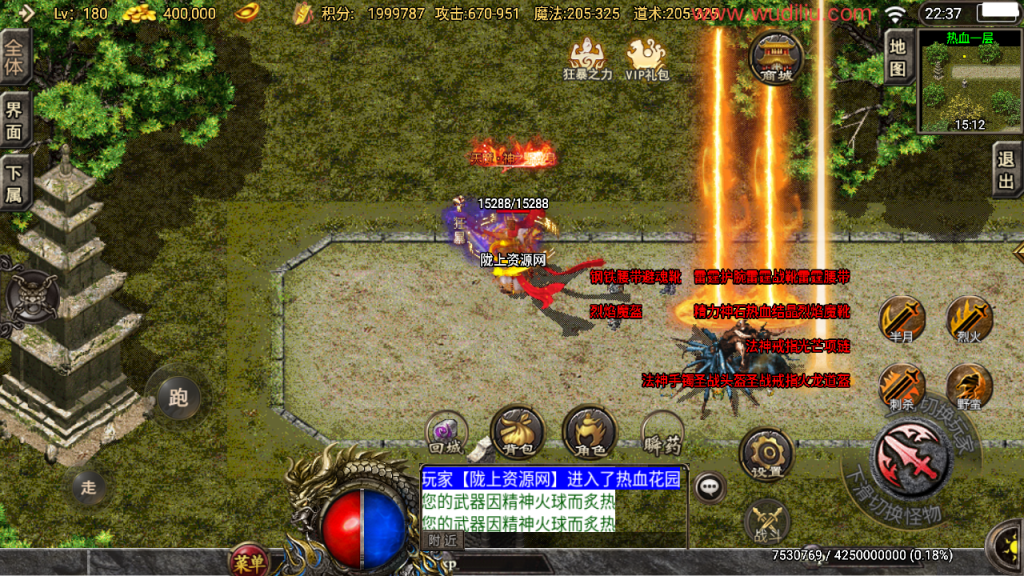This screenshot has width=1024, height=576.
Task: Open the 地图 map button
Action: tap(897, 57)
